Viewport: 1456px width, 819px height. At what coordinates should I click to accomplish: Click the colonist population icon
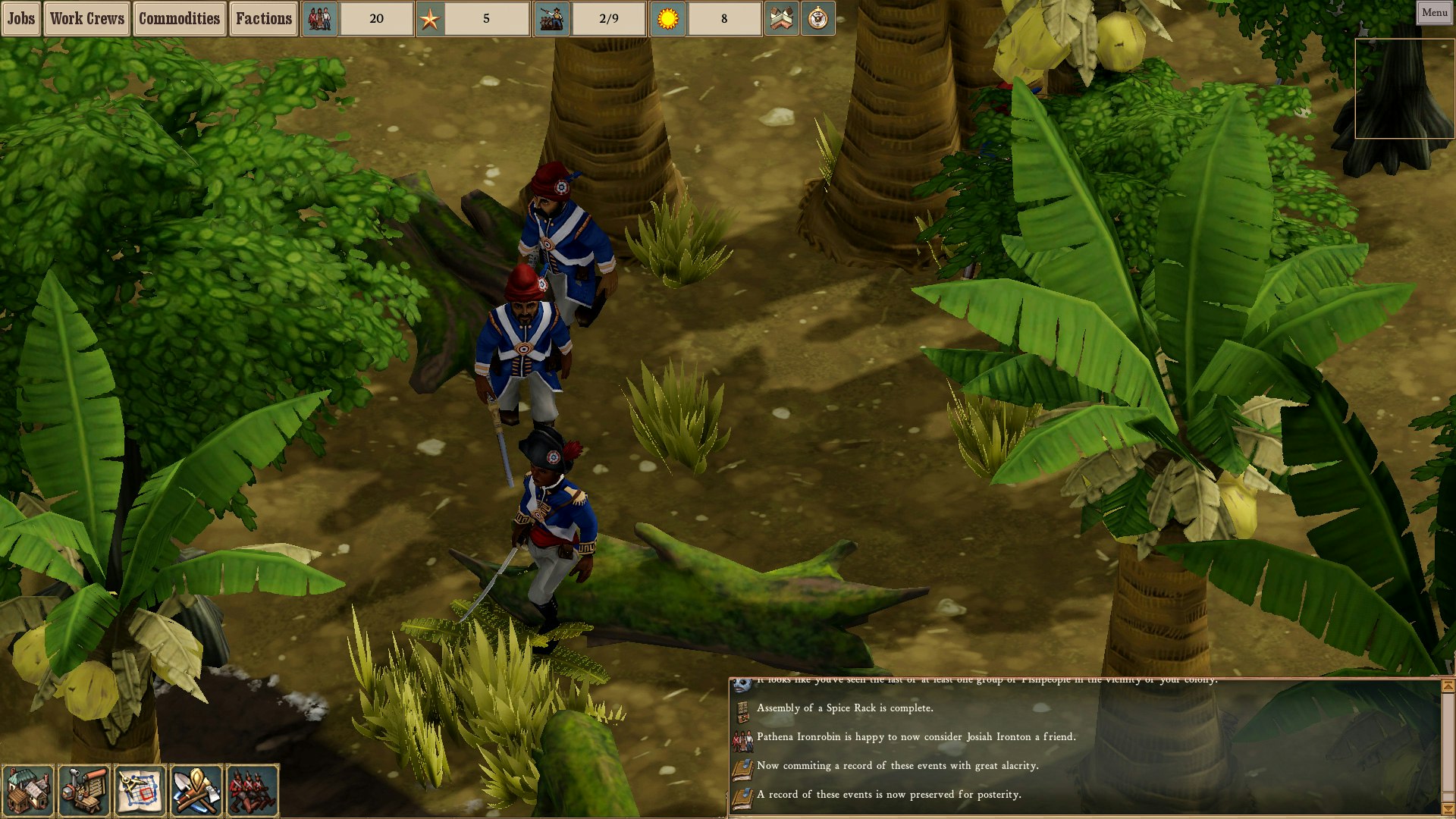[x=318, y=18]
